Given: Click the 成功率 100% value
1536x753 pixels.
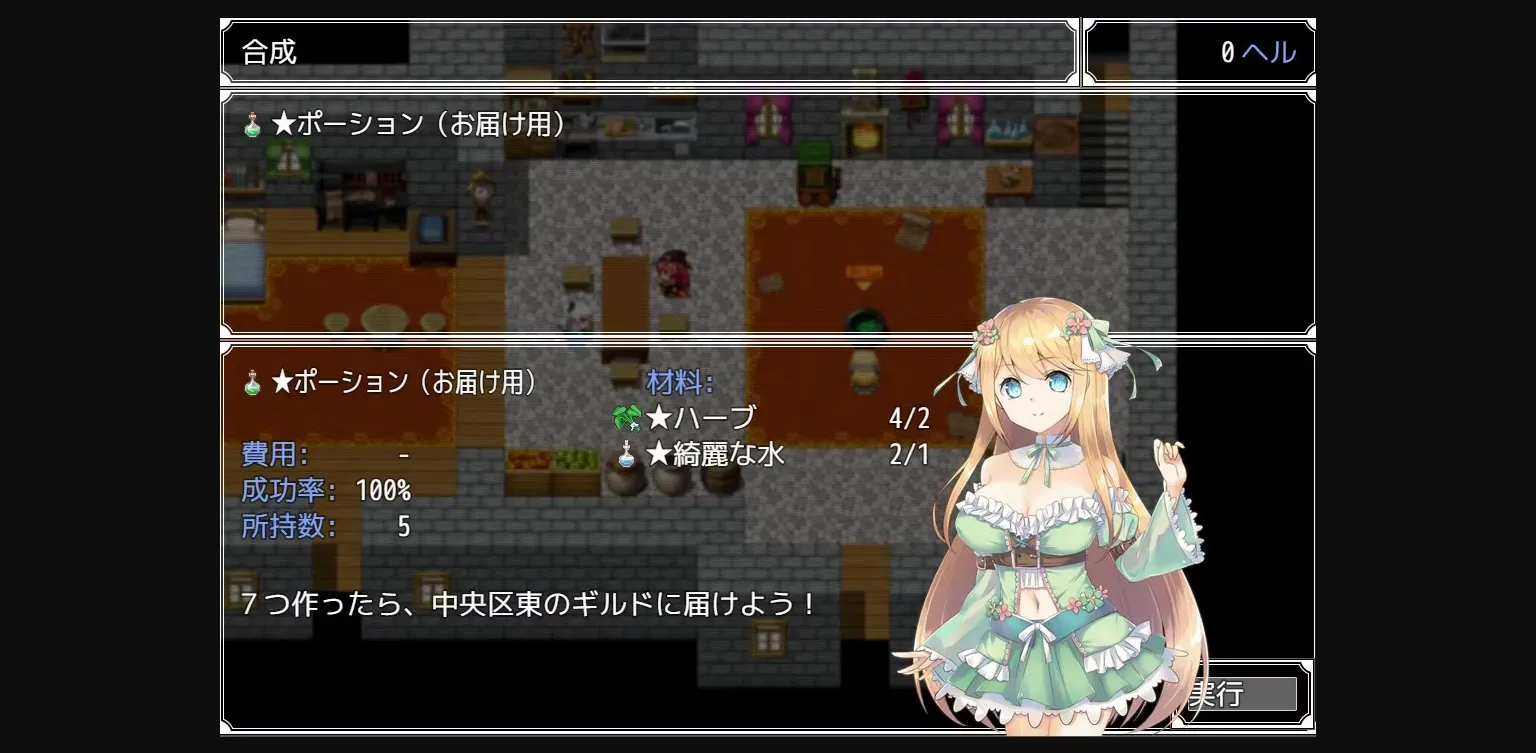Looking at the screenshot, I should tap(325, 491).
